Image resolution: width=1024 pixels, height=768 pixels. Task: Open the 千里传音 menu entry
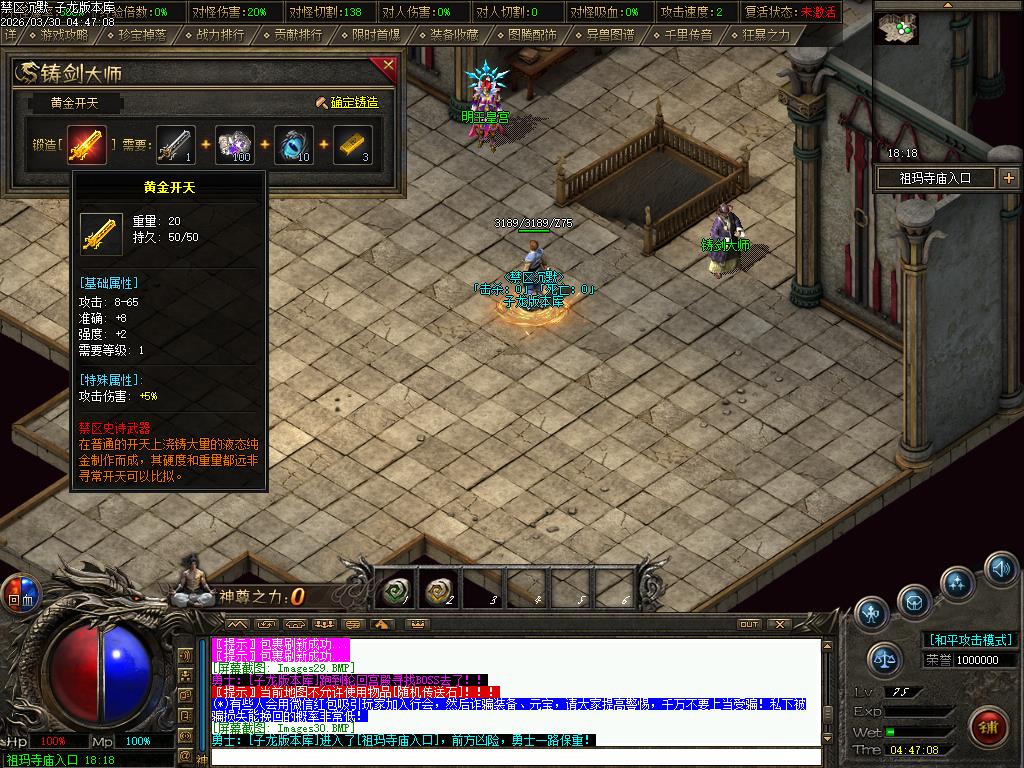coord(688,34)
